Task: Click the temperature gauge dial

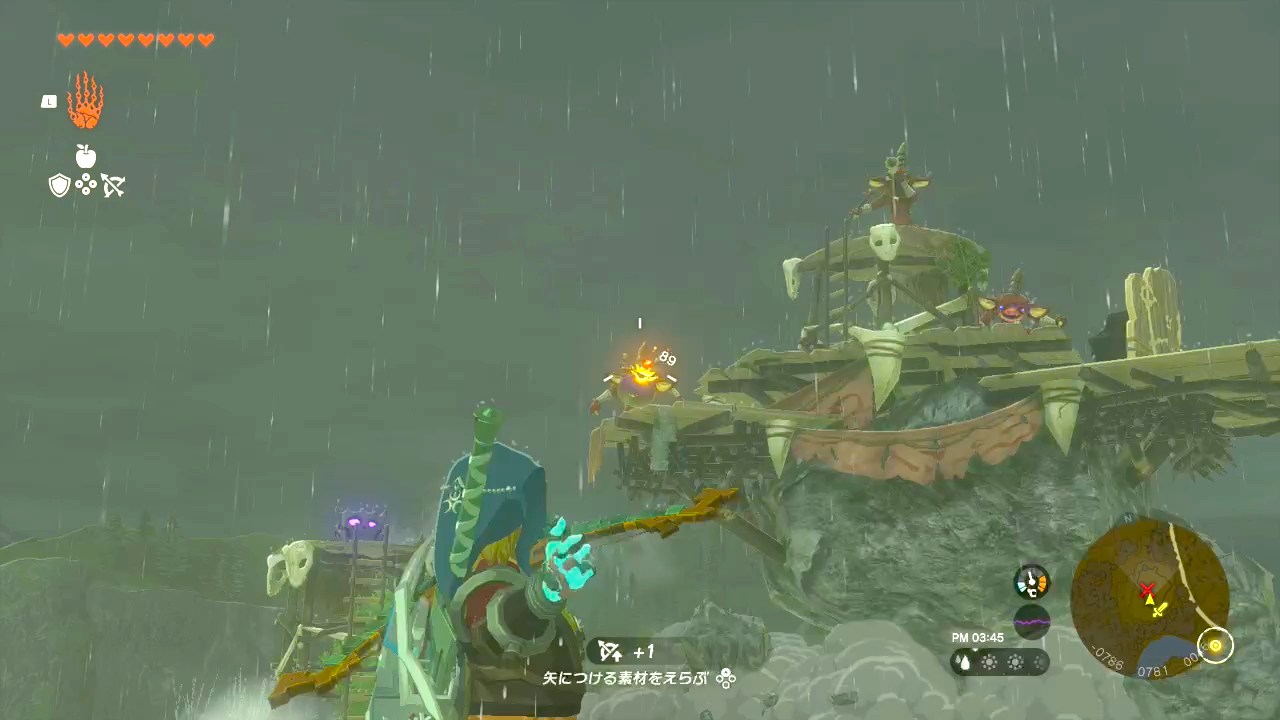Action: (x=1031, y=580)
